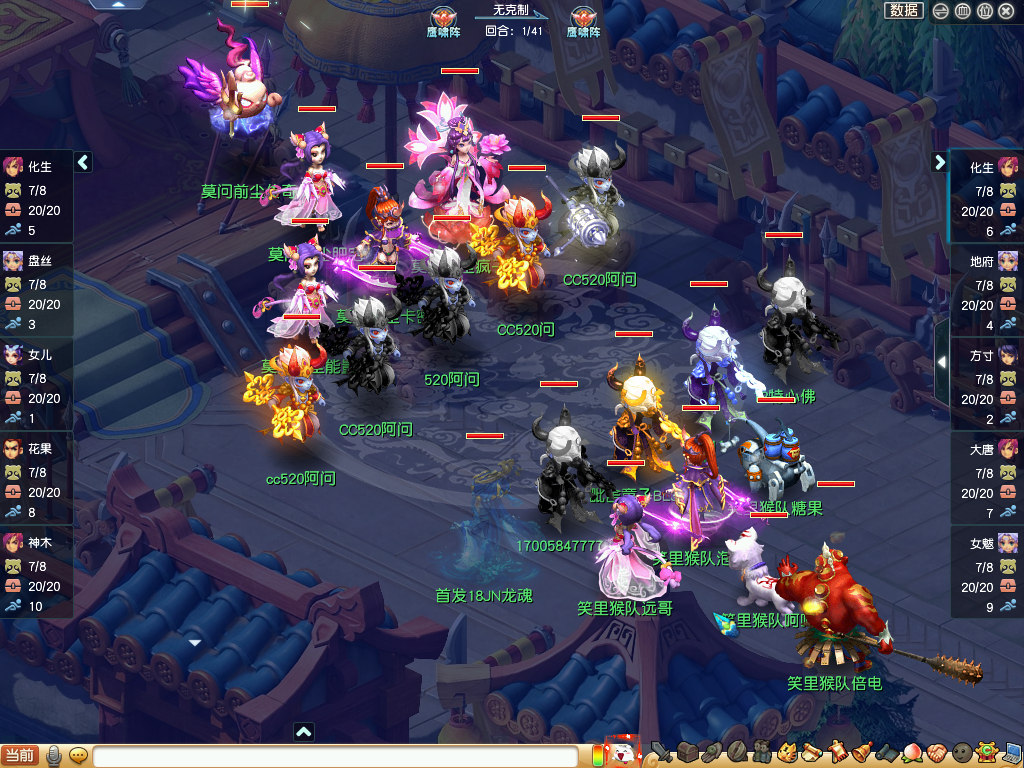Toggle the 血 health display button
Image resolution: width=1024 pixels, height=768 pixels.
(962, 11)
